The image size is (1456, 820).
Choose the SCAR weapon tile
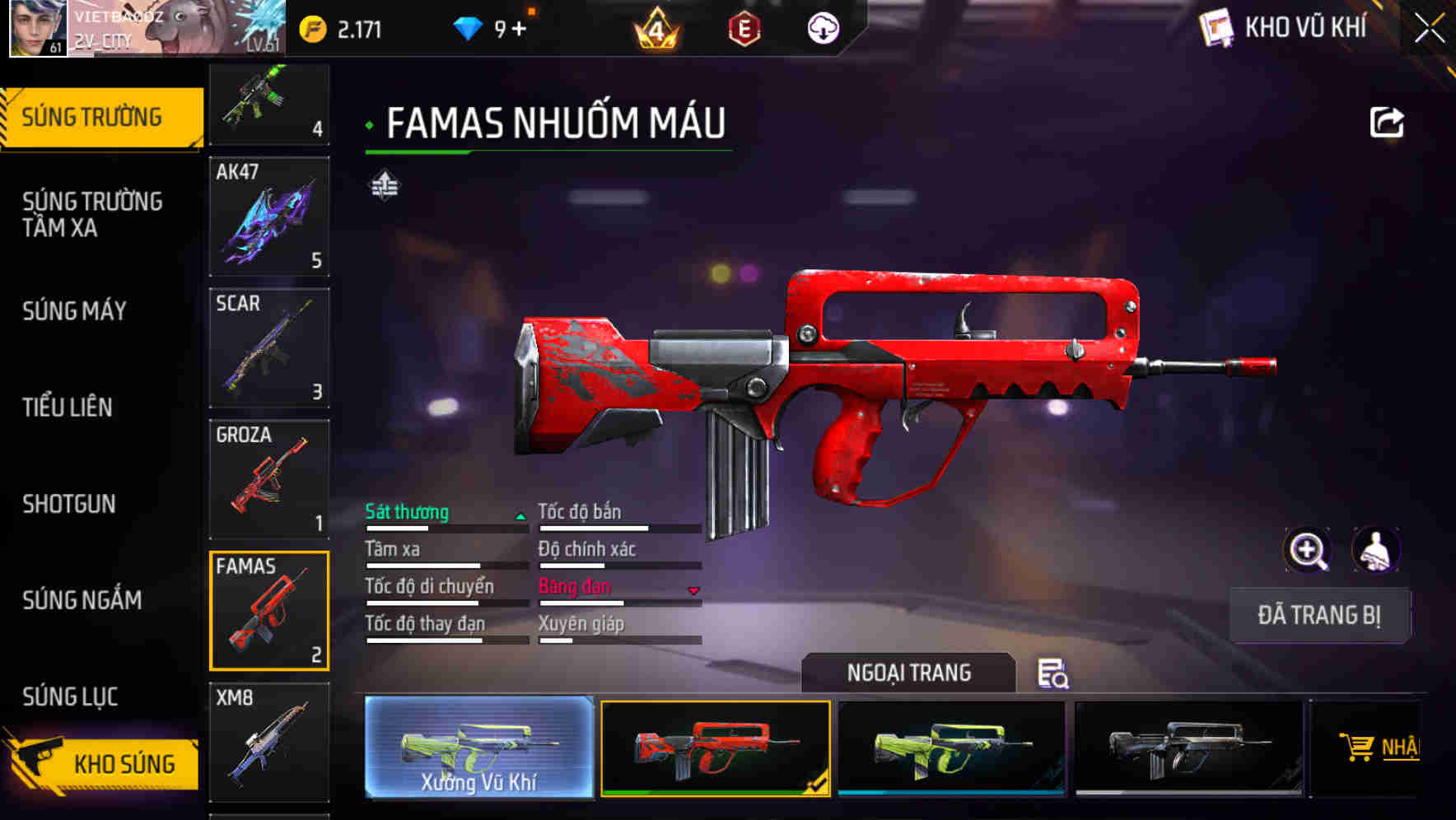[x=269, y=348]
